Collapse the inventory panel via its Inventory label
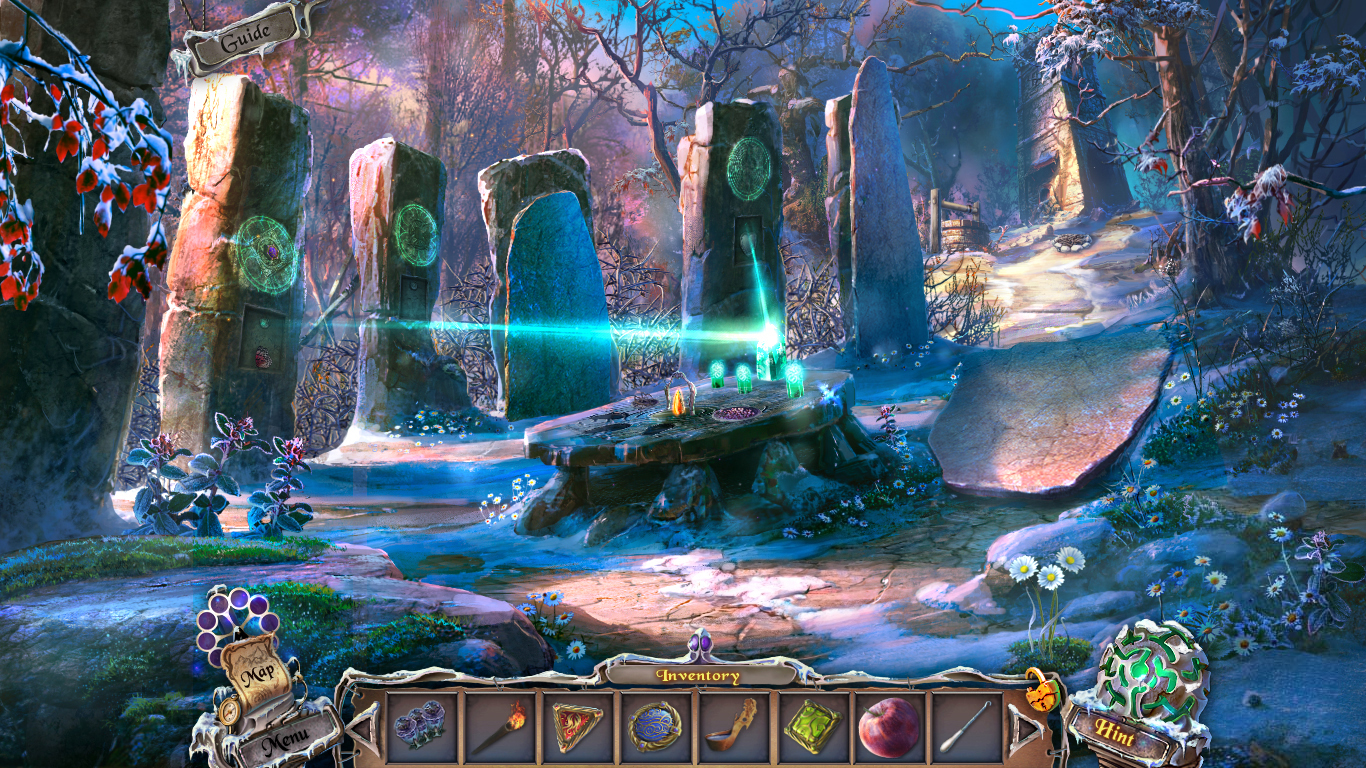1366x768 pixels. 700,676
